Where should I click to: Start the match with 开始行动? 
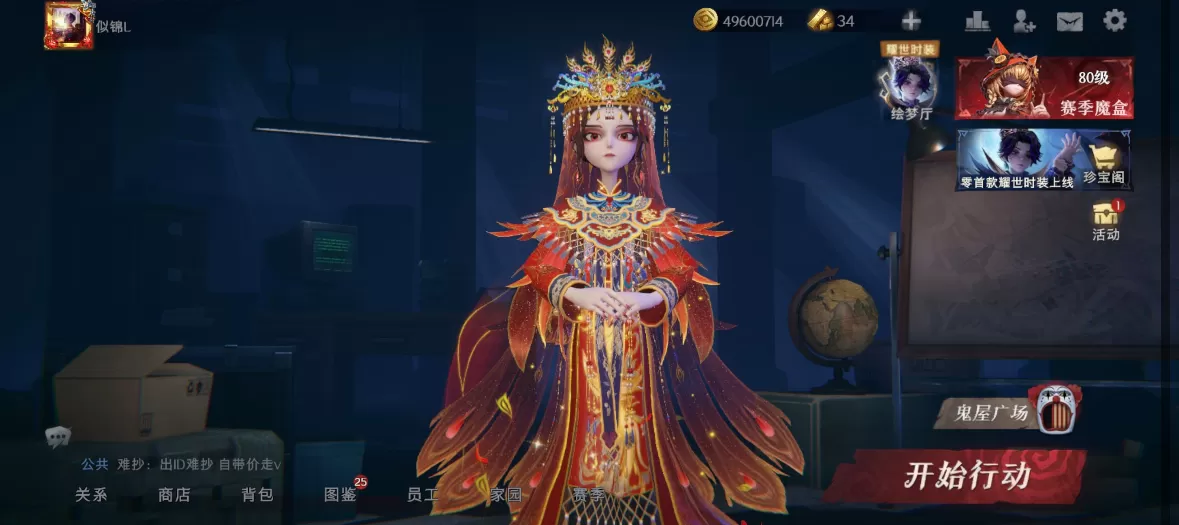tap(966, 475)
